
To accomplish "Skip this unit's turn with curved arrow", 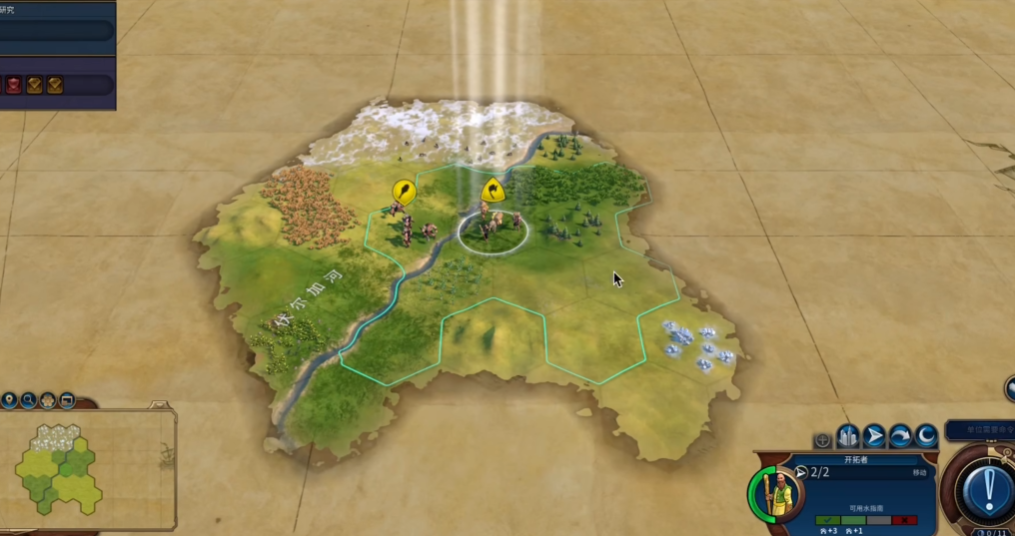I will pyautogui.click(x=900, y=437).
